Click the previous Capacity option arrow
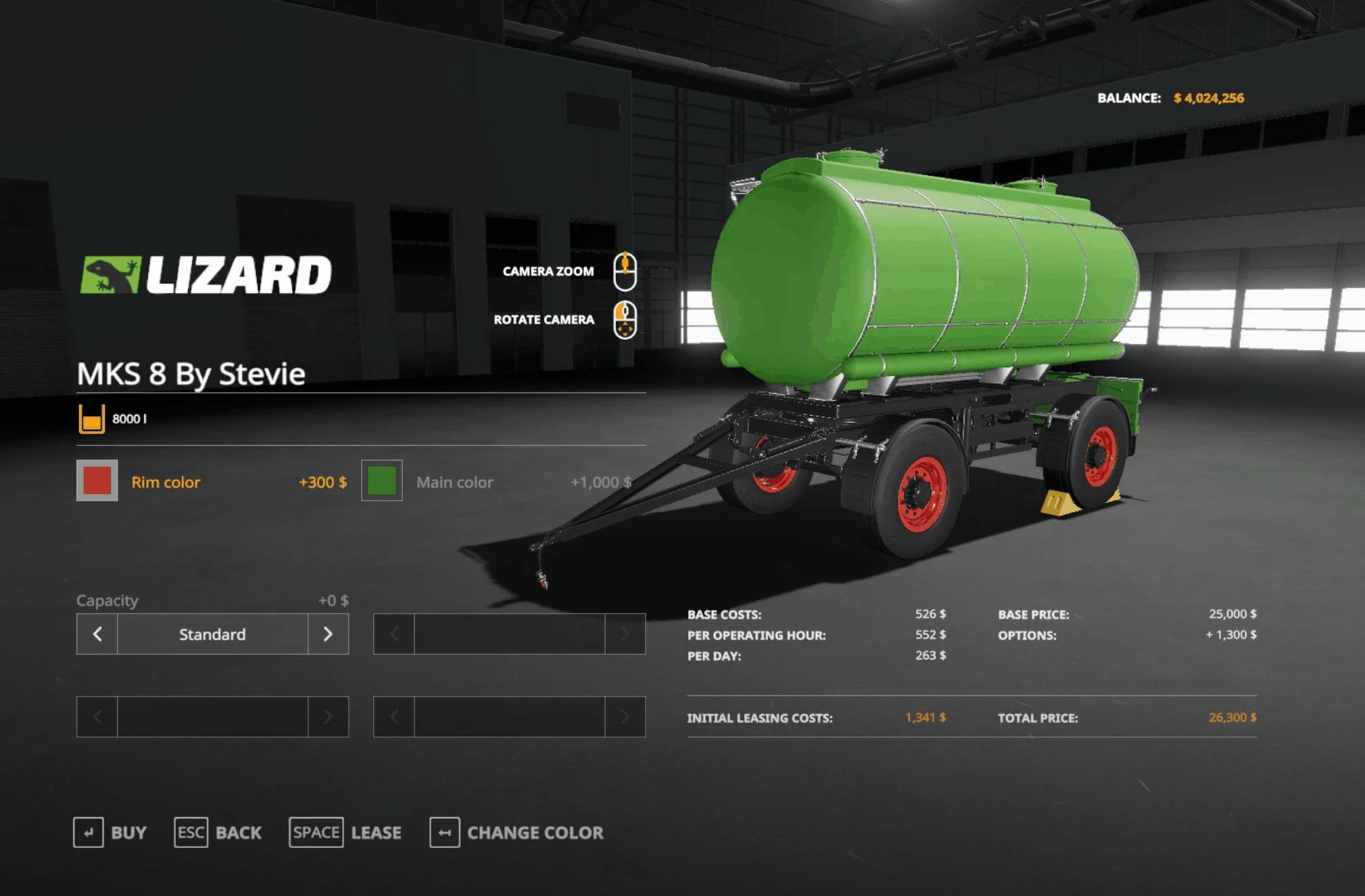The image size is (1365, 896). click(x=97, y=634)
